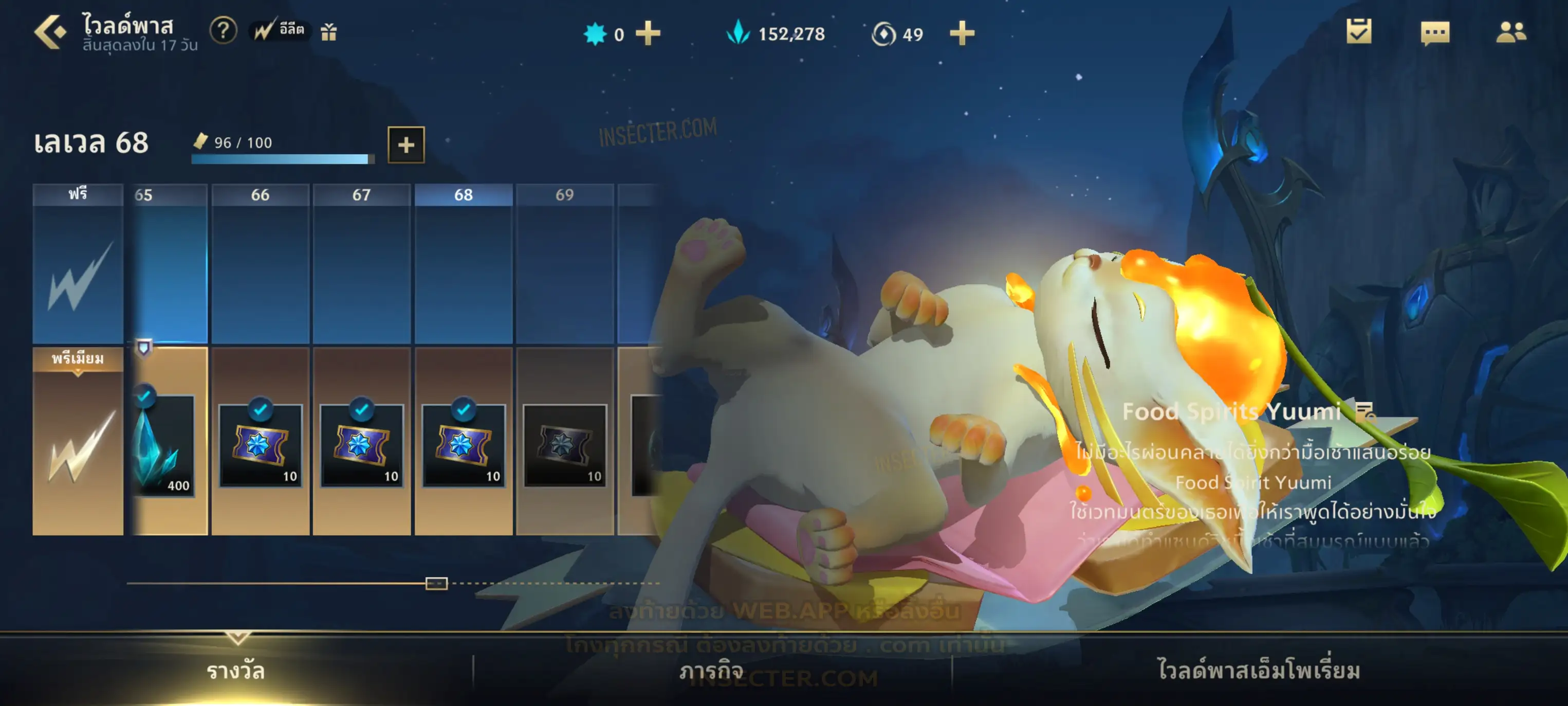1568x706 pixels.
Task: Open the gift box icon
Action: click(329, 32)
